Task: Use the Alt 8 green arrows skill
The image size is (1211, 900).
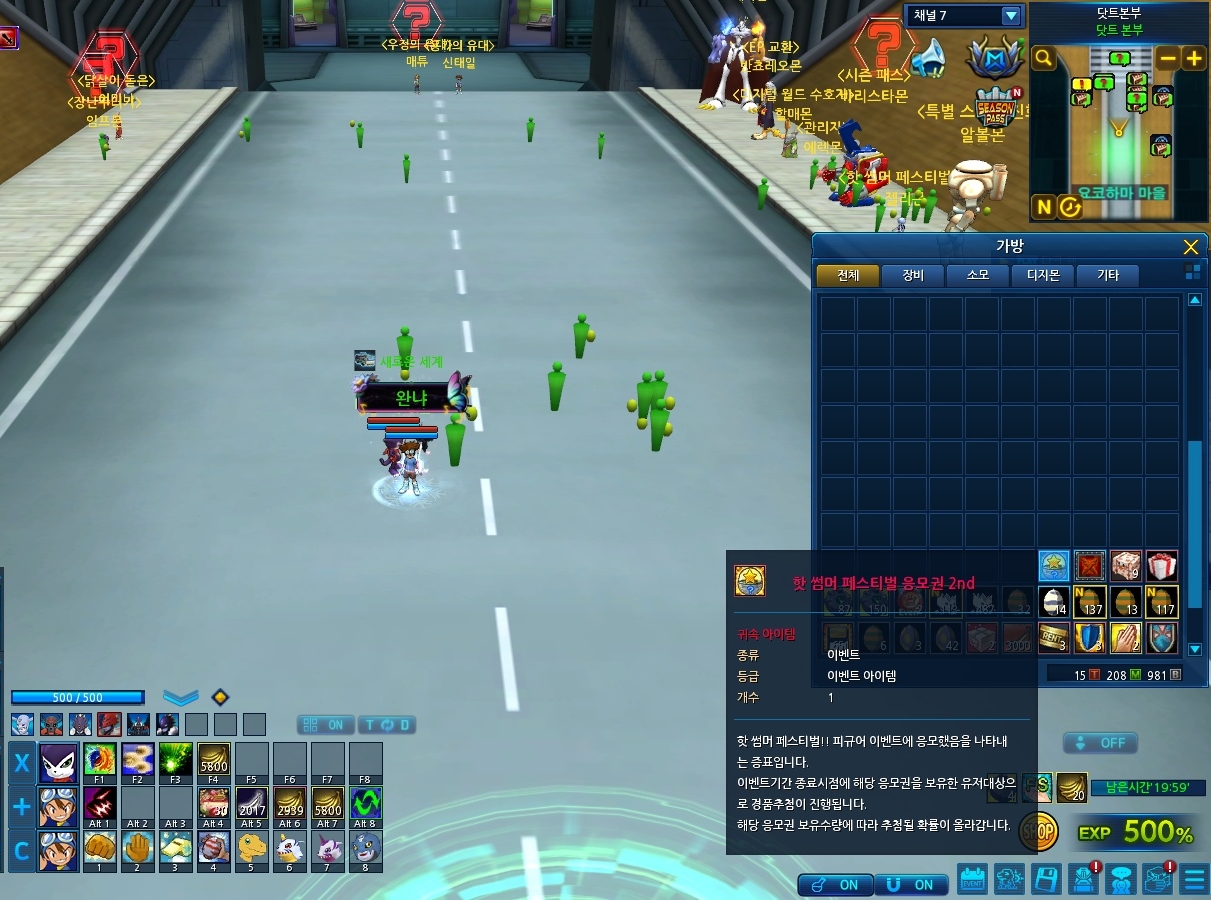Action: [x=365, y=805]
